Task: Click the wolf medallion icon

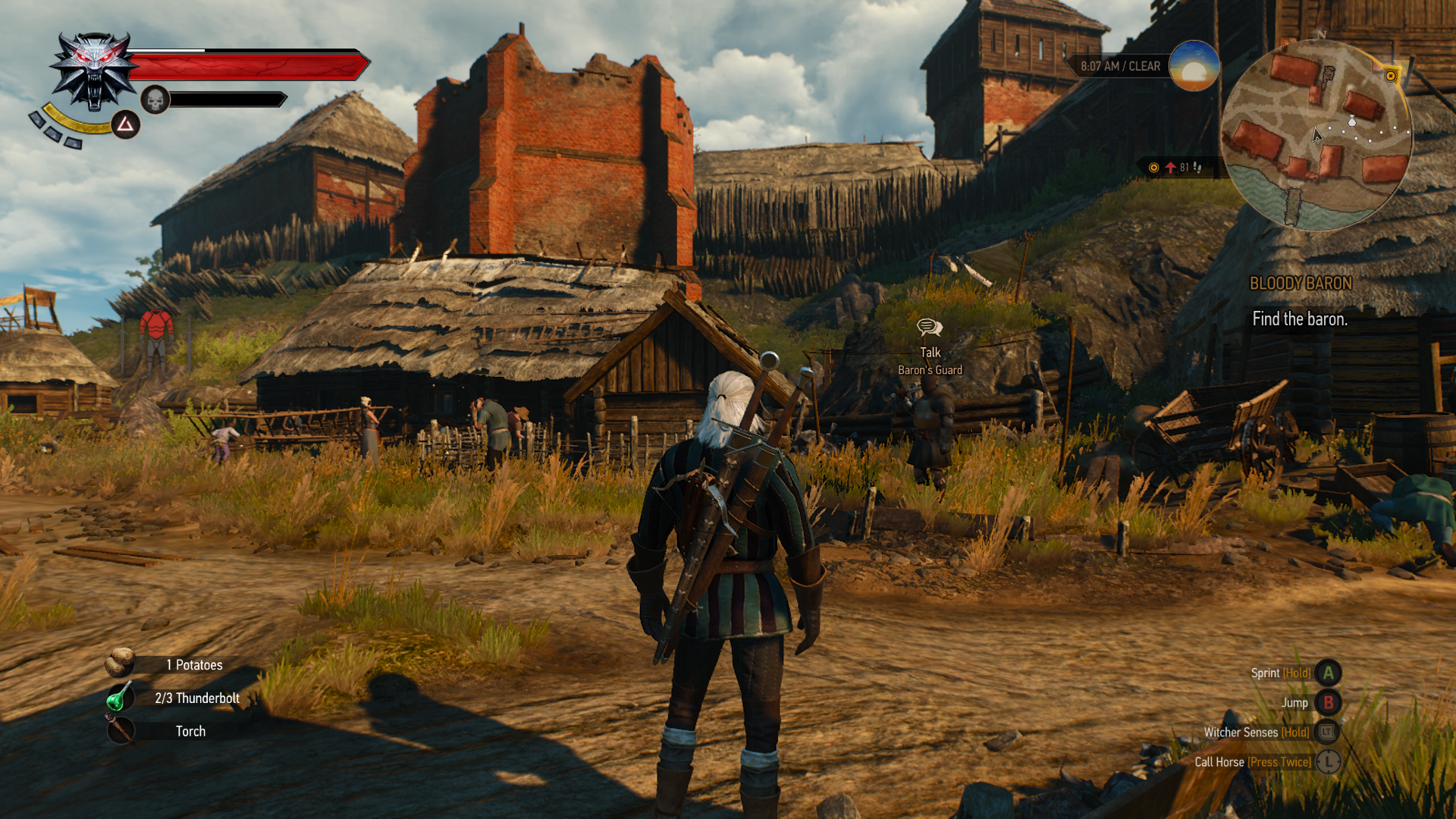Action: point(94,71)
